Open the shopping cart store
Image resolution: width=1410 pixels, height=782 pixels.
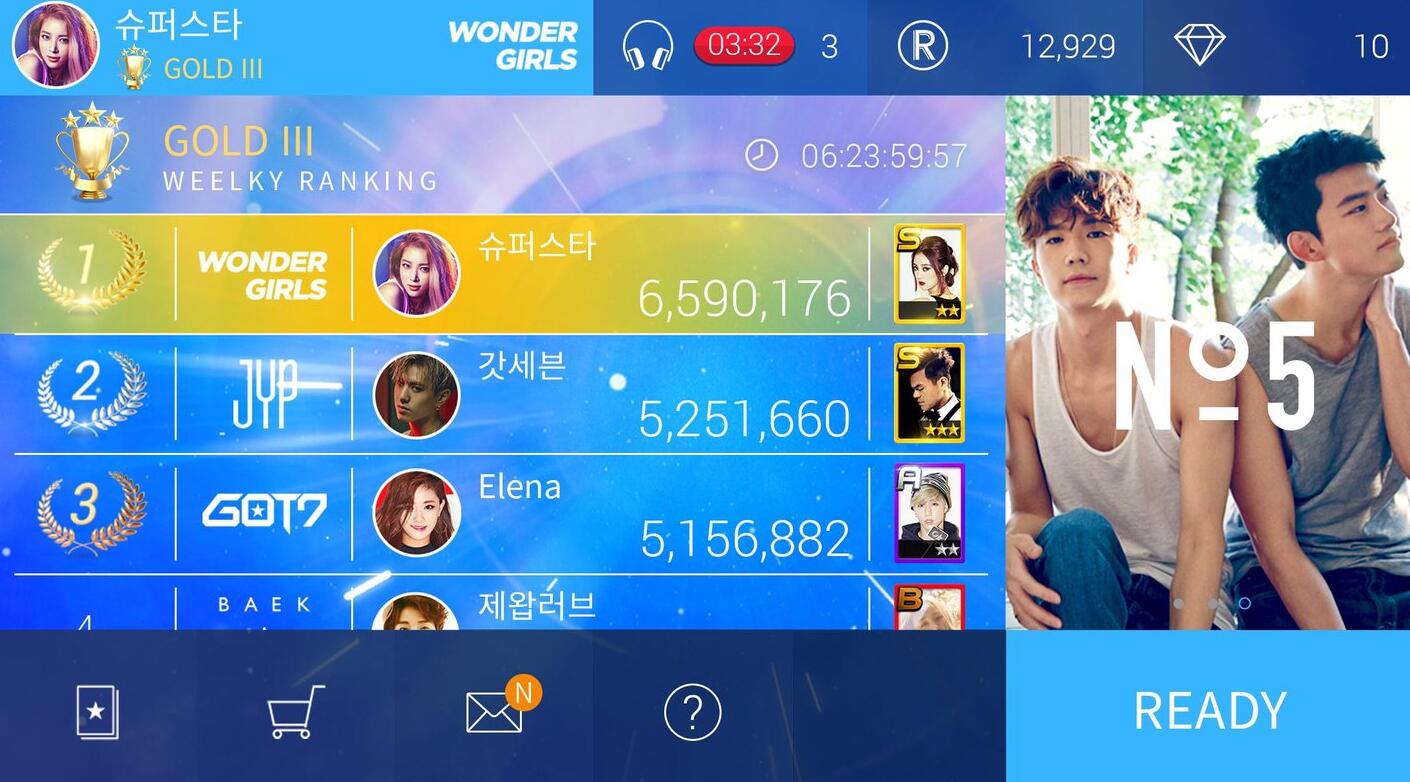pos(295,712)
